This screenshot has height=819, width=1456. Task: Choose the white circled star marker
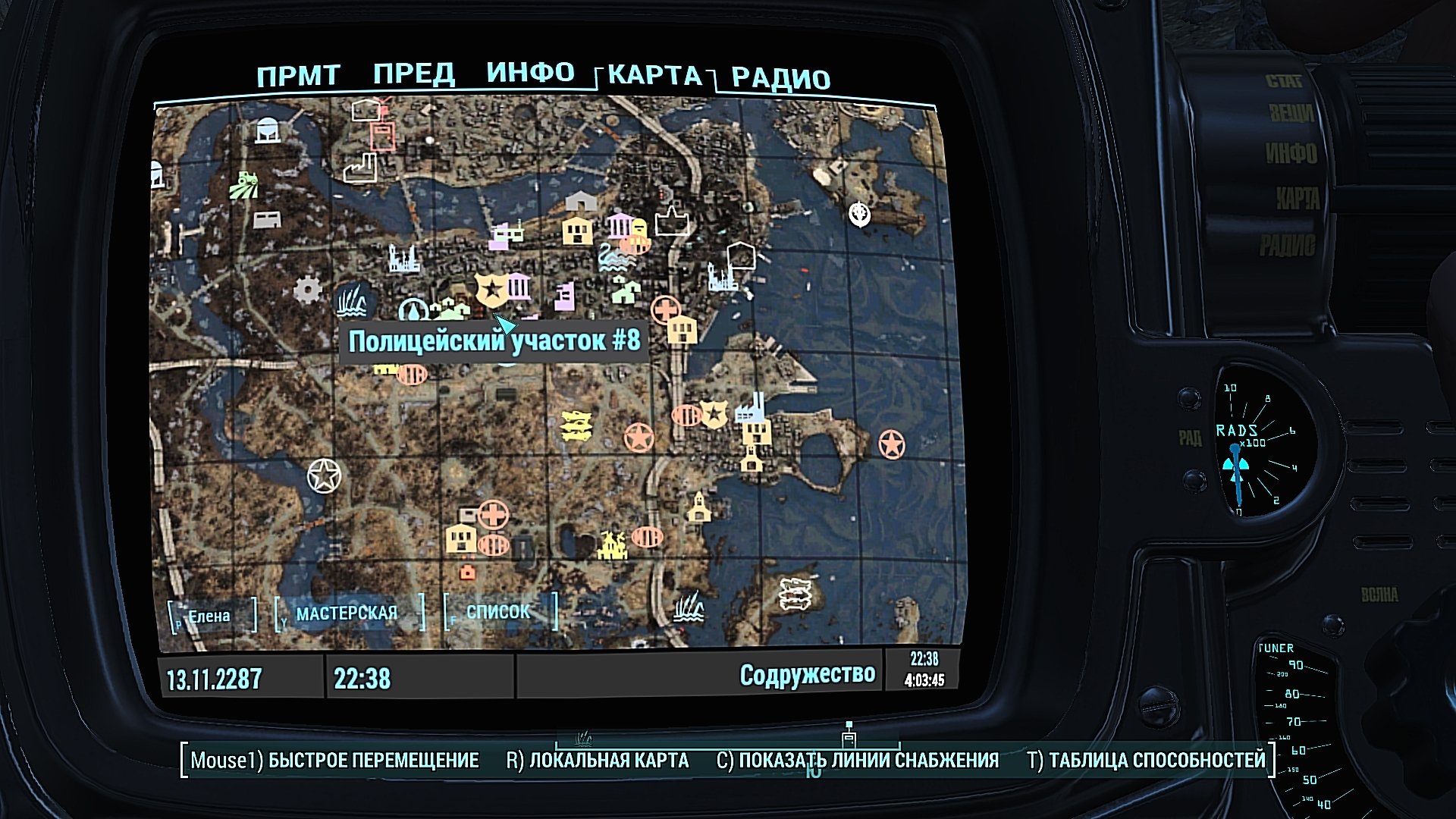[324, 475]
